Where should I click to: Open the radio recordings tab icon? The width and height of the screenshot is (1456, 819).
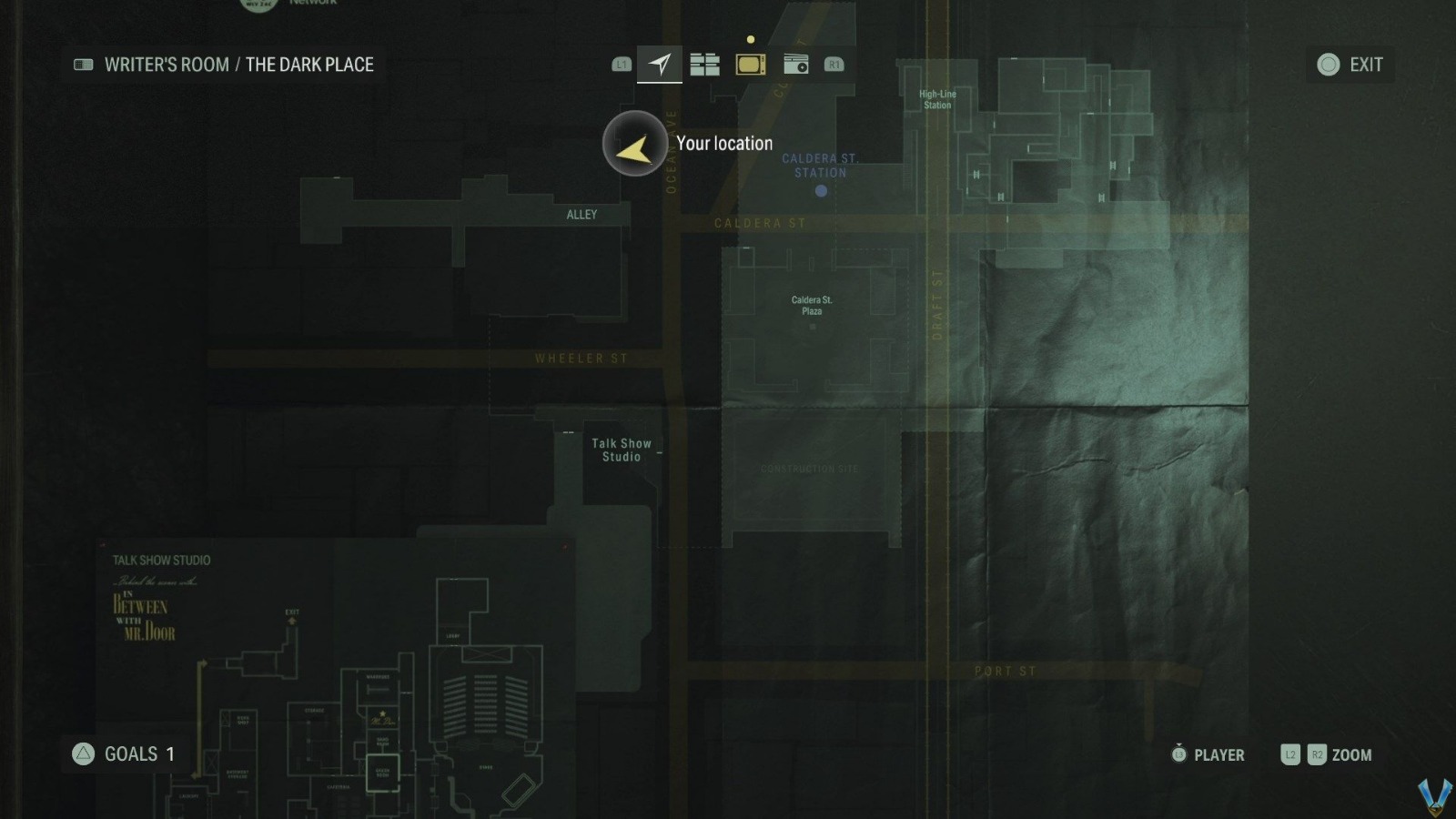click(794, 64)
